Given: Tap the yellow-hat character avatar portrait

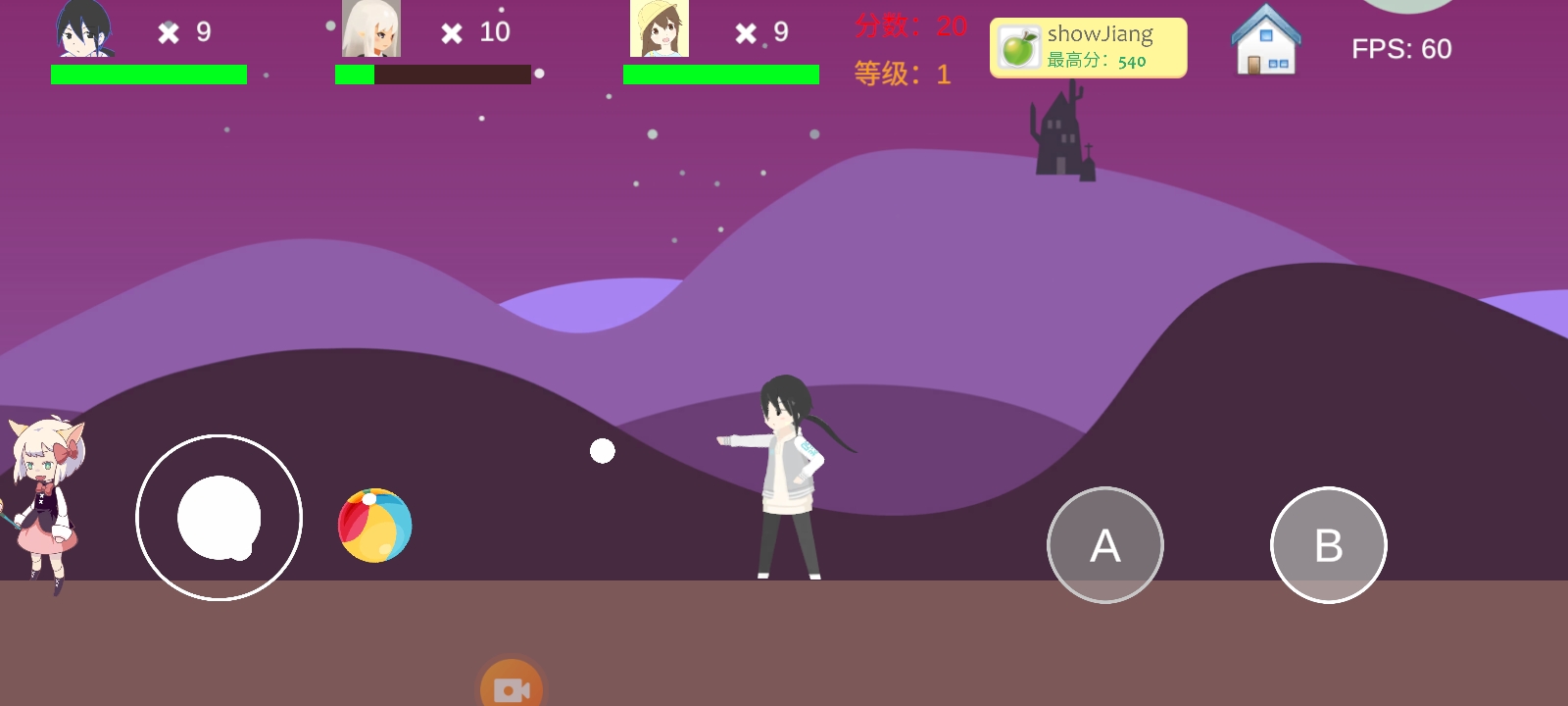Looking at the screenshot, I should point(658,29).
